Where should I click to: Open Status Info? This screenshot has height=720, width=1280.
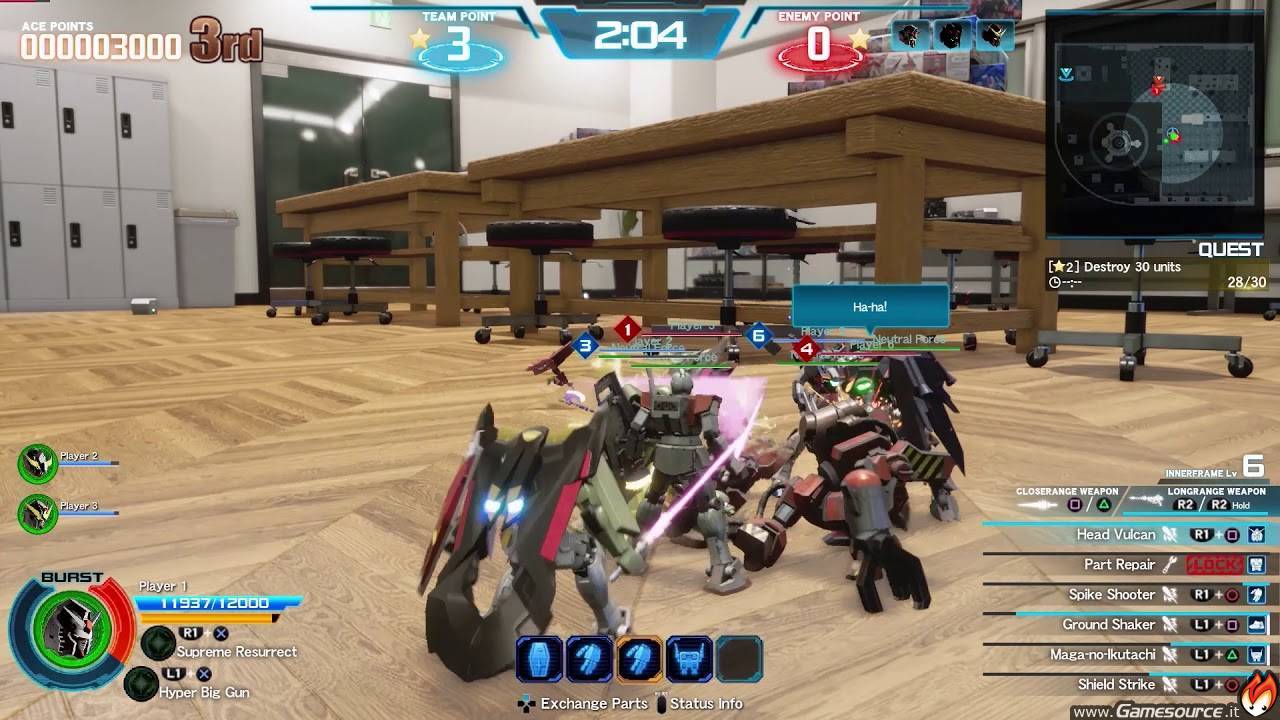click(708, 704)
